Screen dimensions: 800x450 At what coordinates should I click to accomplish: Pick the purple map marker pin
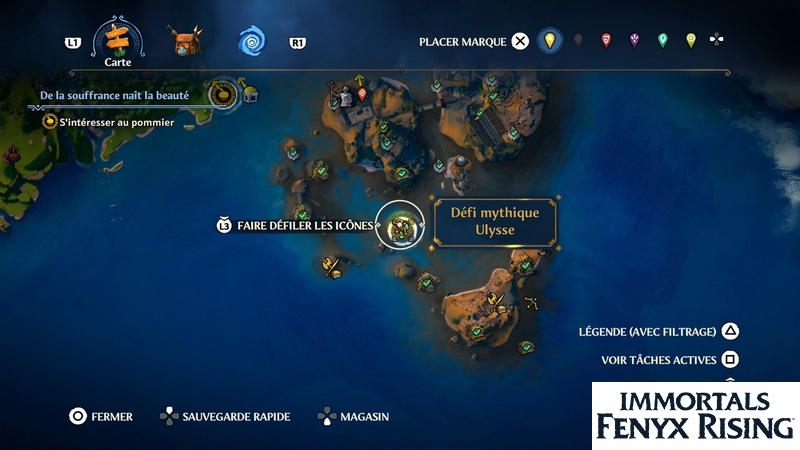[x=634, y=41]
